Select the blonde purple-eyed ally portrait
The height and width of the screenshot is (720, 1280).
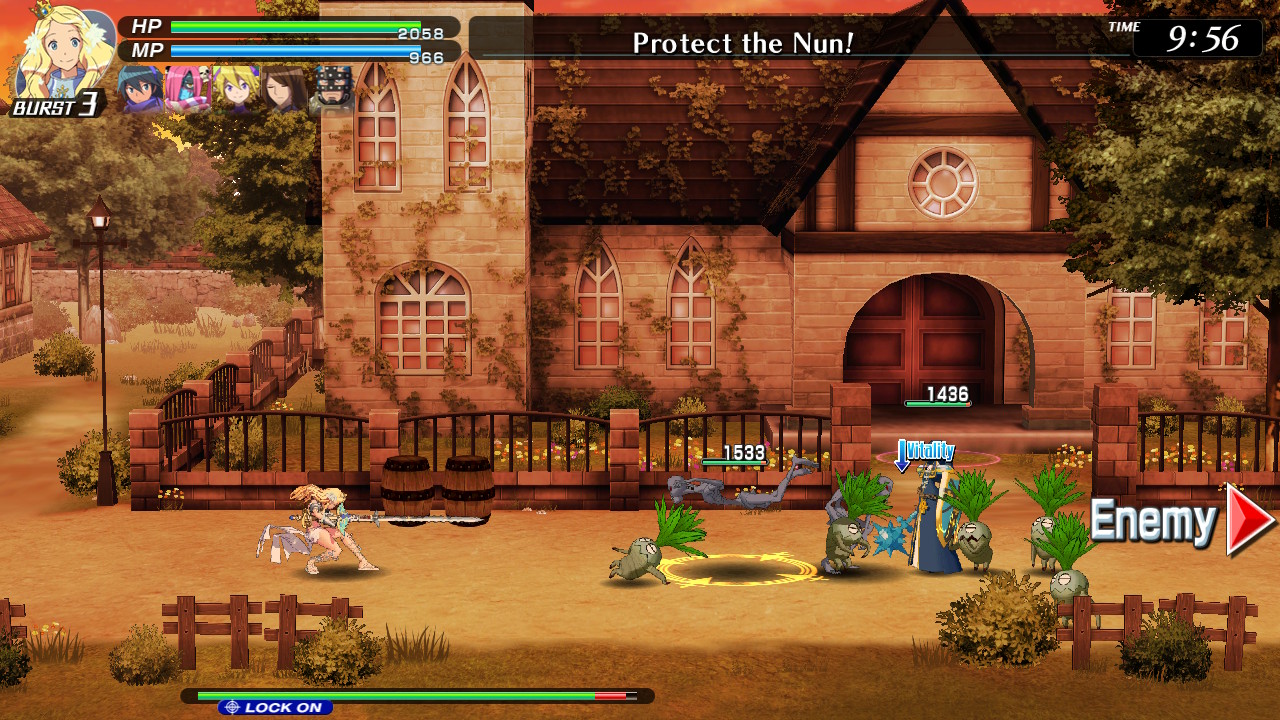237,89
